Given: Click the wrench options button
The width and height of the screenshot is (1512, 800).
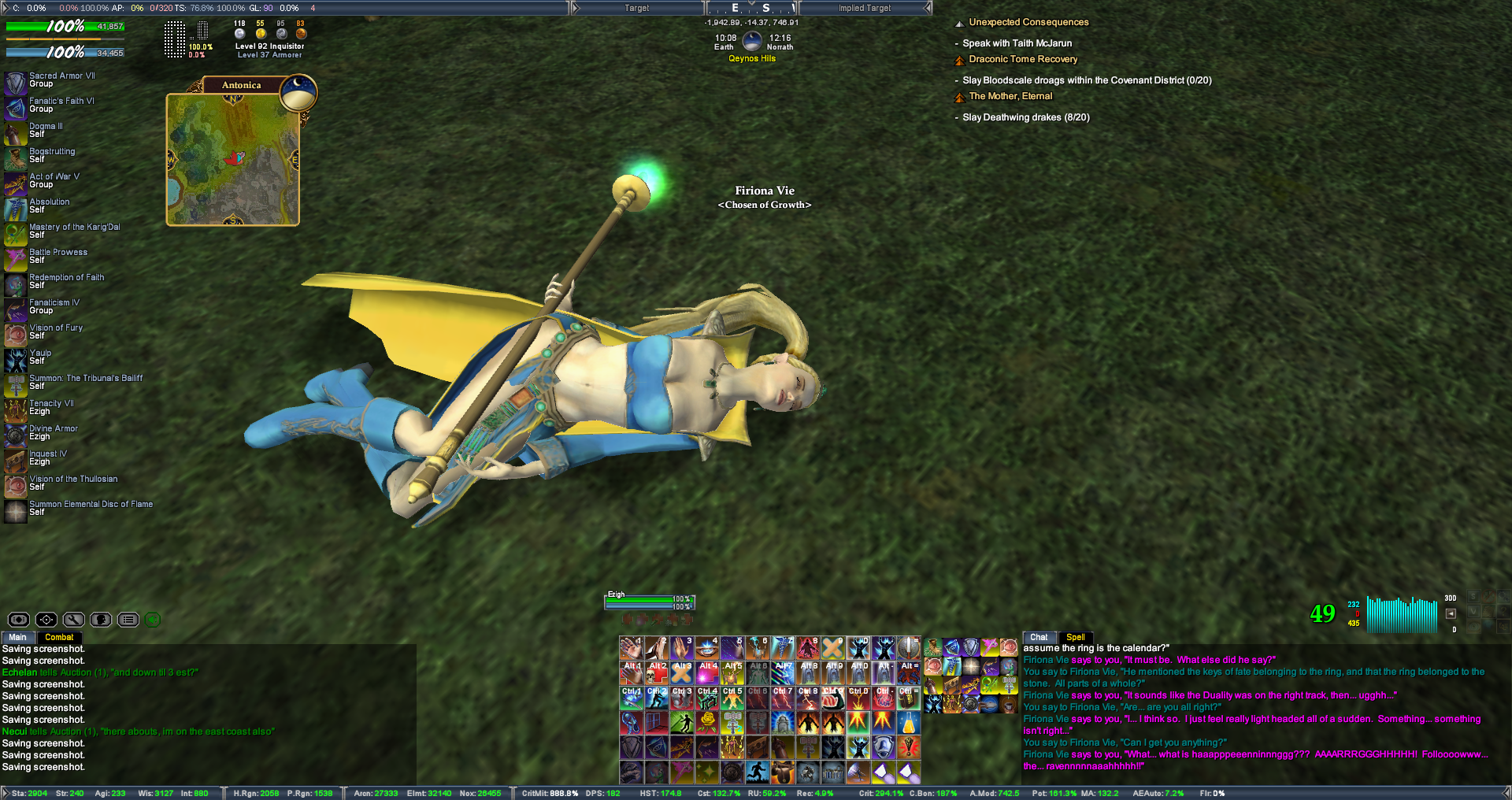Looking at the screenshot, I should point(74,620).
